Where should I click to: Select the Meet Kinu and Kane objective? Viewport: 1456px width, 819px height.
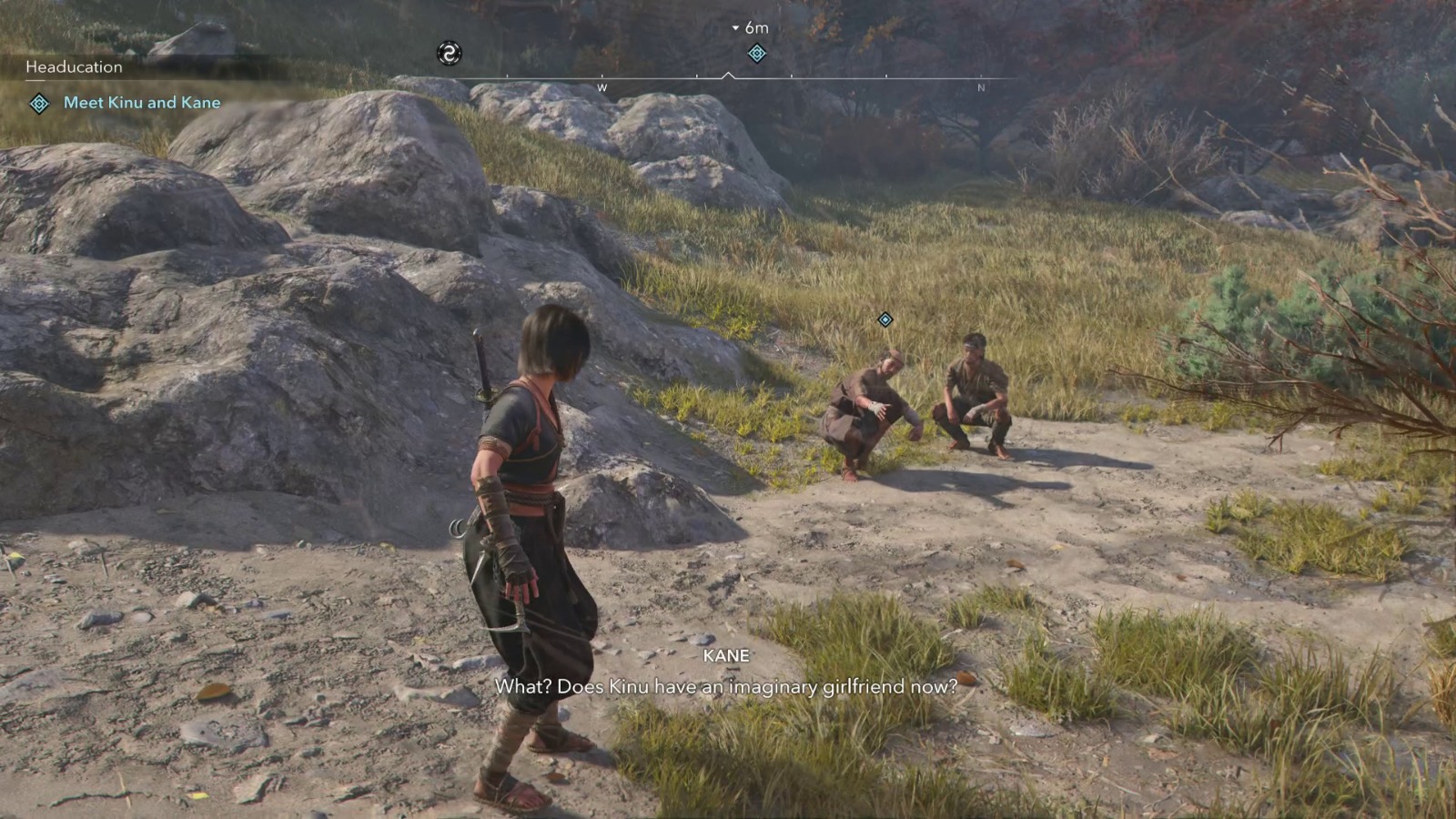pos(141,103)
